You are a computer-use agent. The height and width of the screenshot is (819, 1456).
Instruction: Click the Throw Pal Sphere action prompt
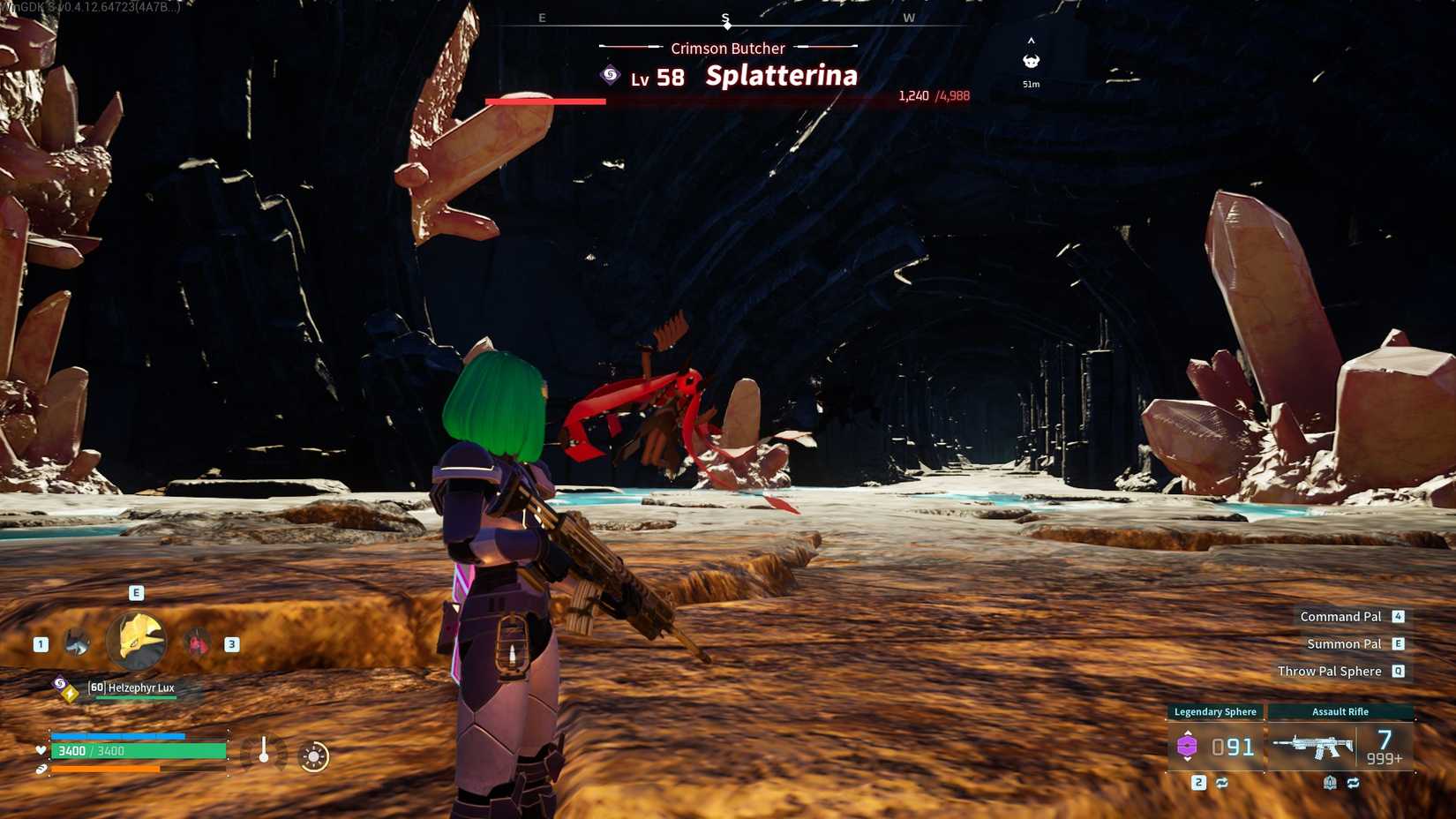click(1329, 671)
